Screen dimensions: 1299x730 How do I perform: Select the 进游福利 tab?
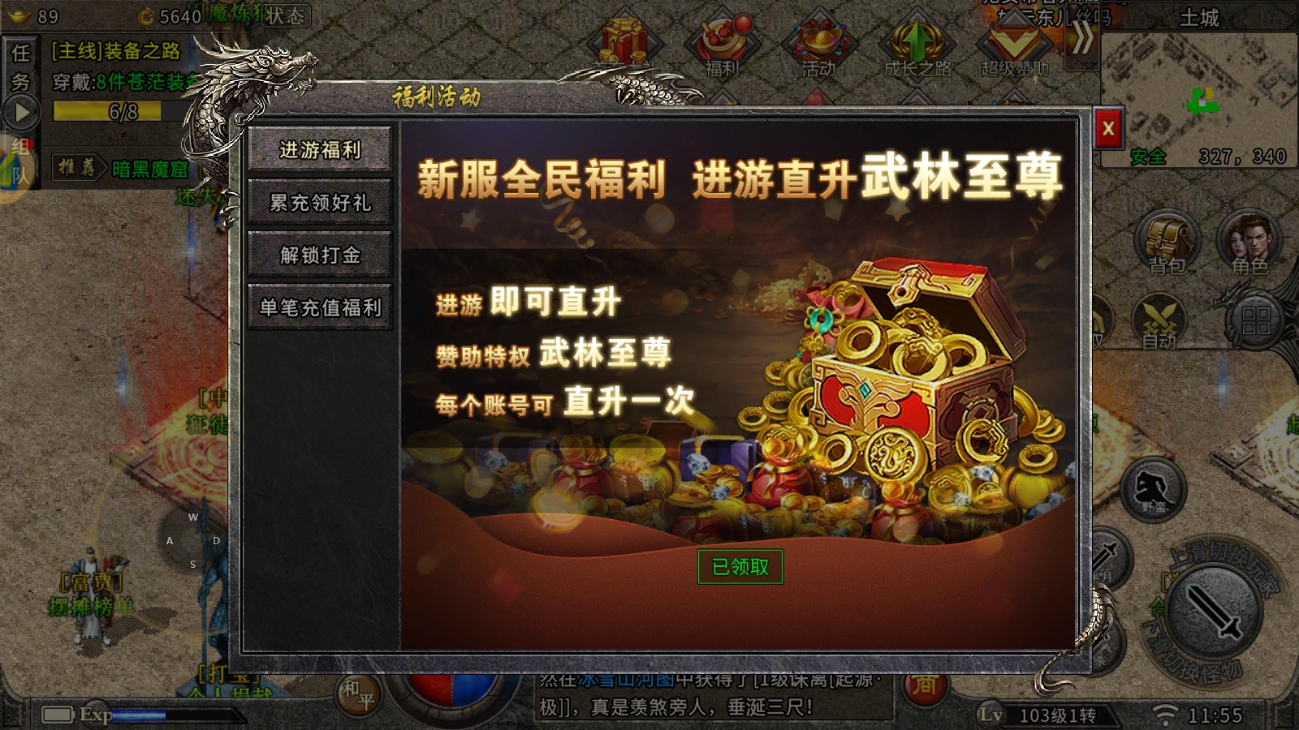point(320,150)
